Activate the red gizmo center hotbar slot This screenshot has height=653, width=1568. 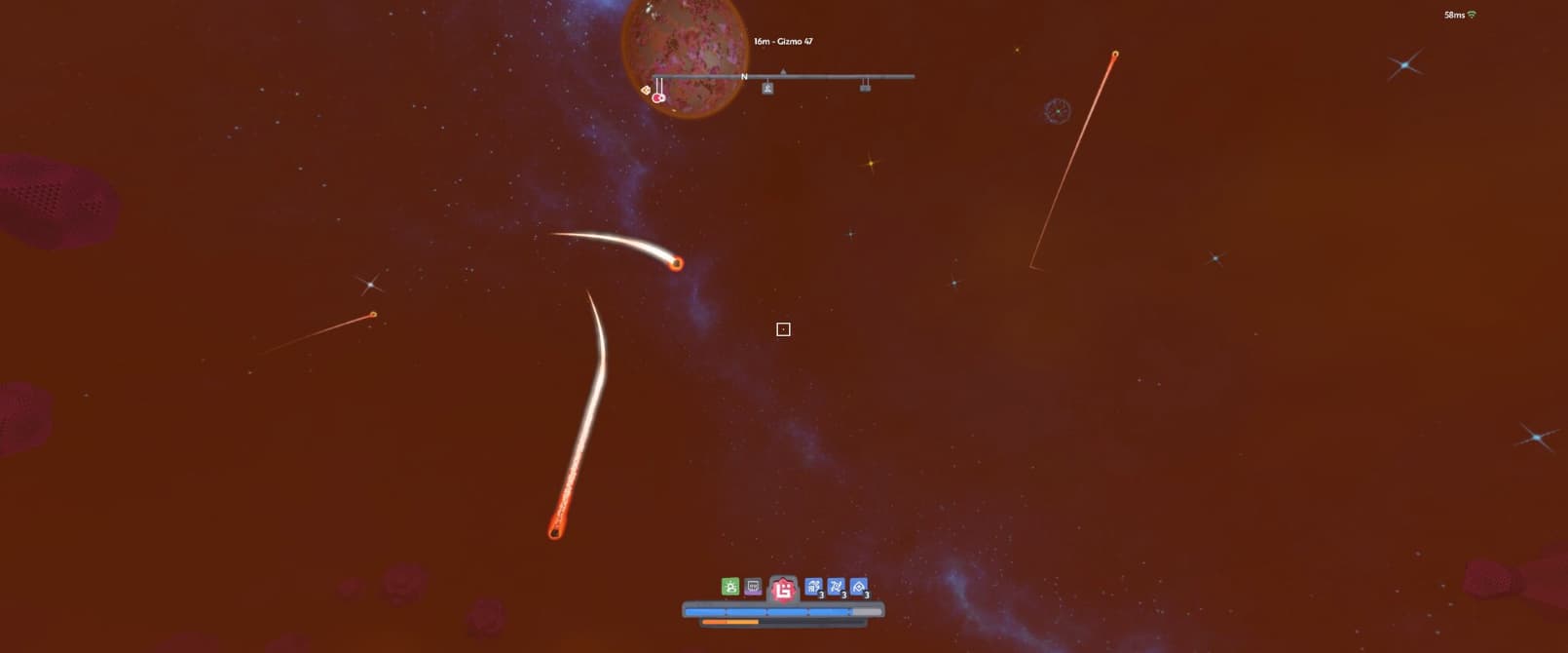point(783,589)
